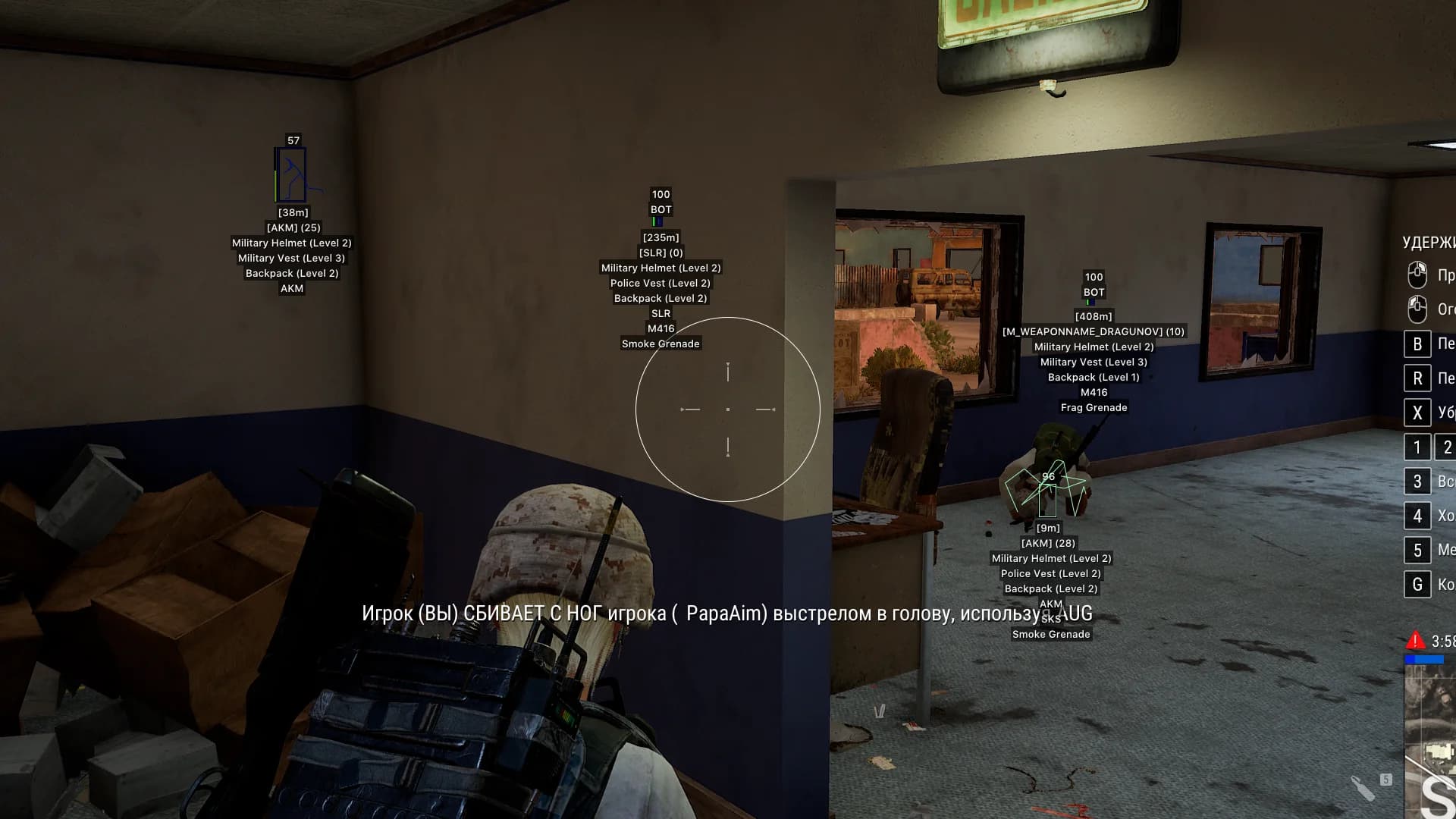Click weapon slot 1 key icon

pos(1417,447)
